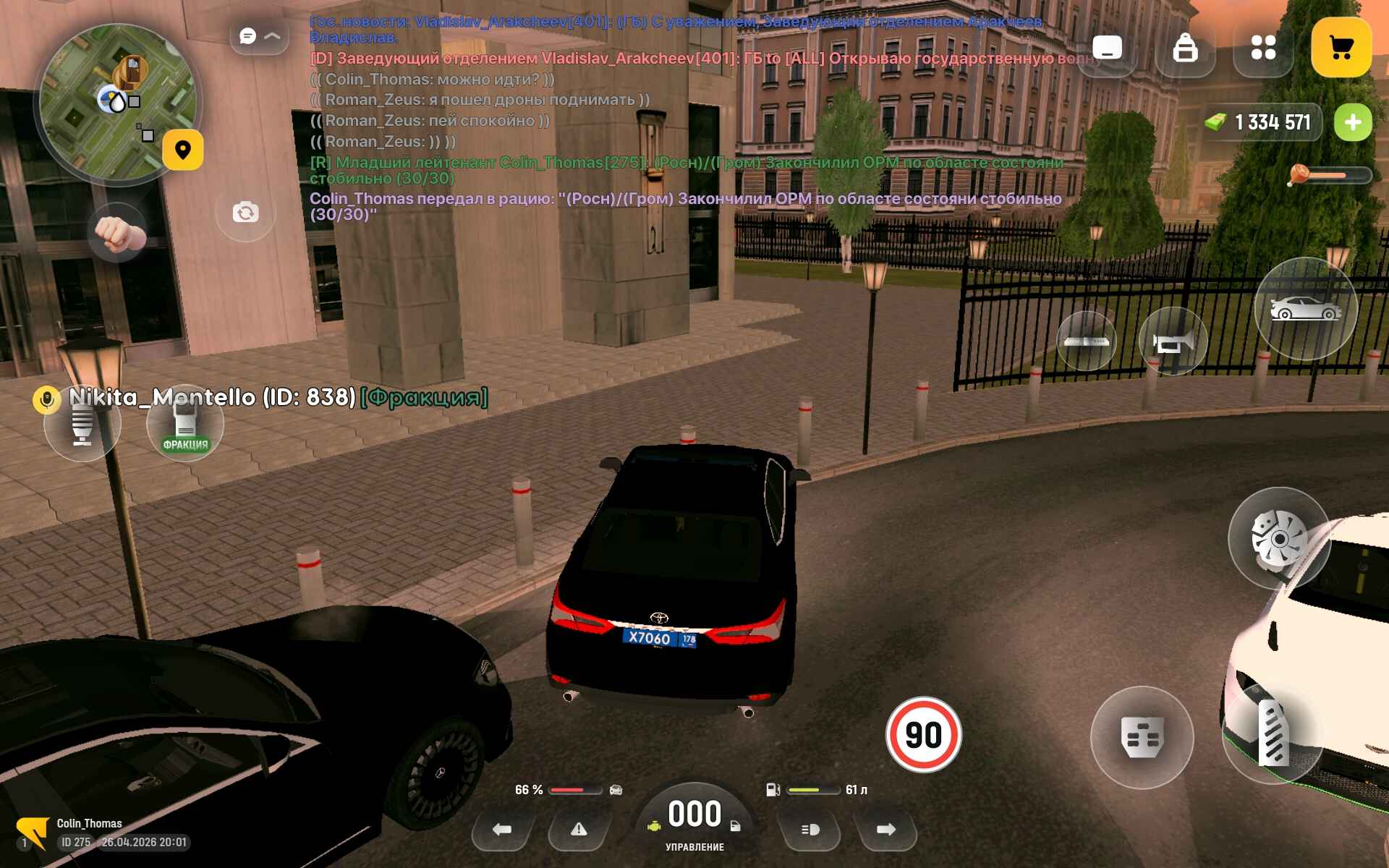The image size is (1389, 868).
Task: Toggle the police light bar siren
Action: 1086,341
